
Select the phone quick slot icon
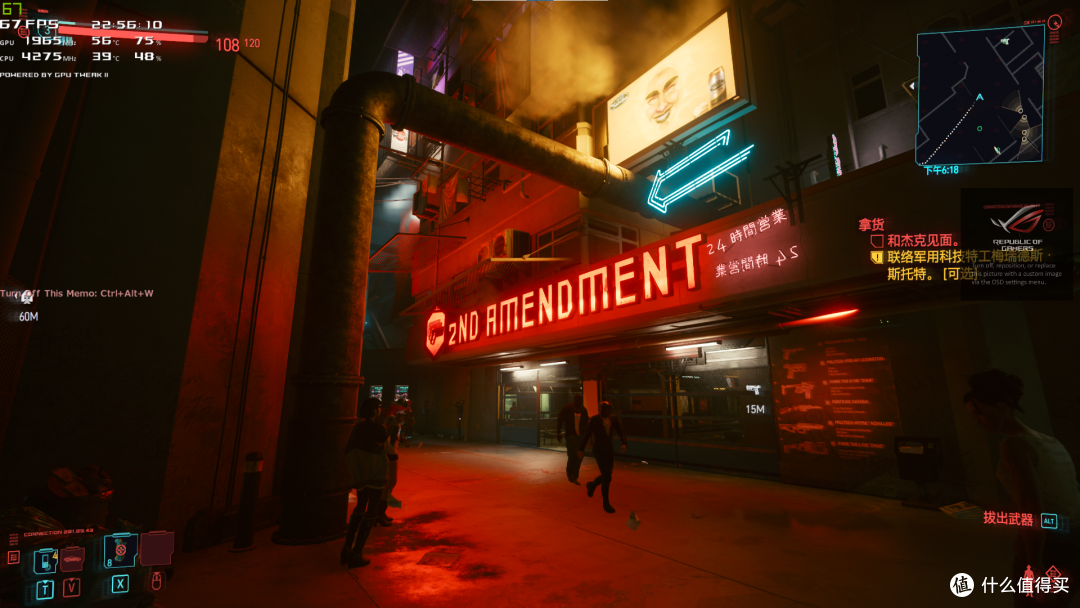[45, 560]
